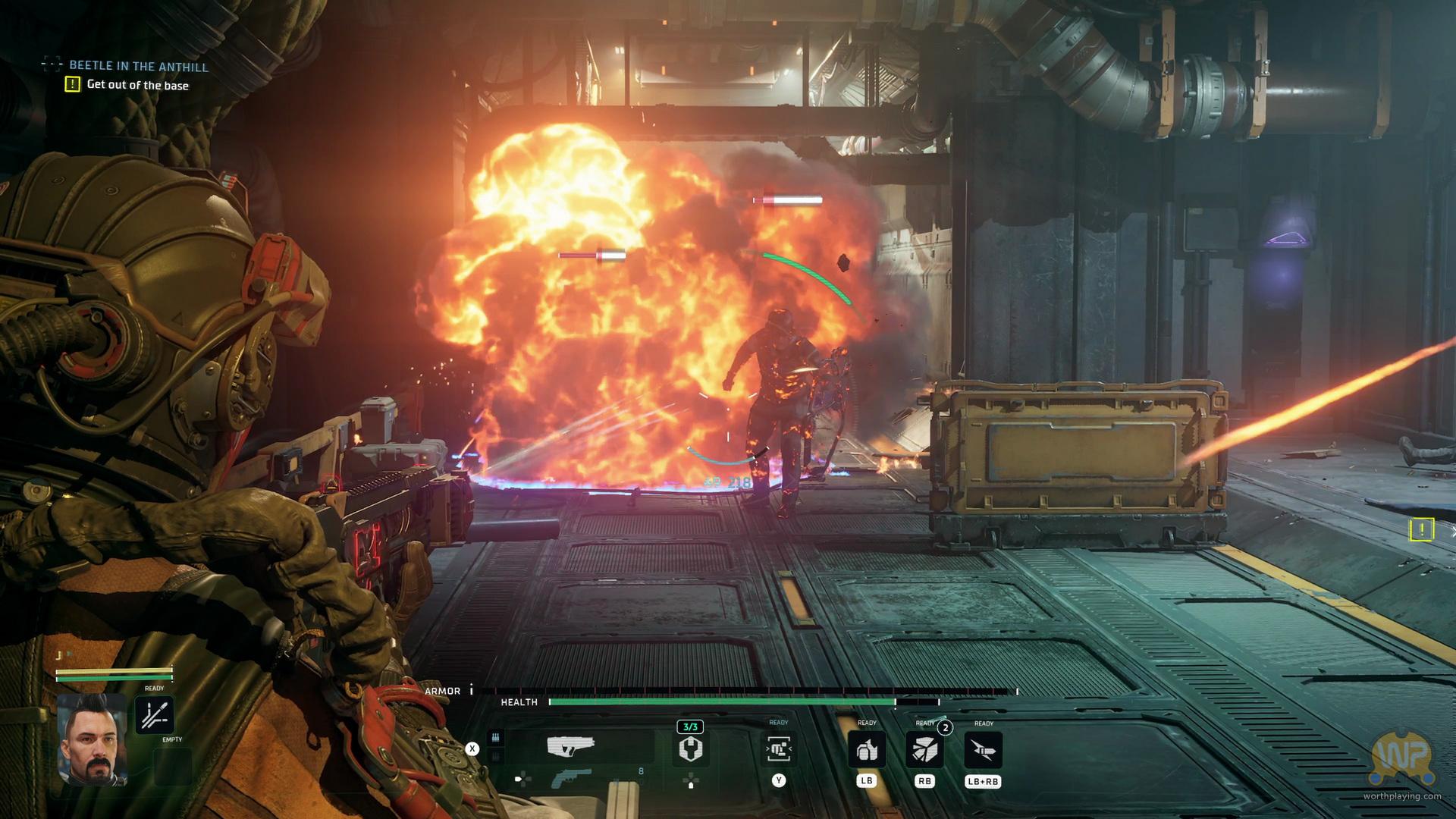Click the companion's bearded portrait
The width and height of the screenshot is (1456, 819).
pyautogui.click(x=92, y=739)
